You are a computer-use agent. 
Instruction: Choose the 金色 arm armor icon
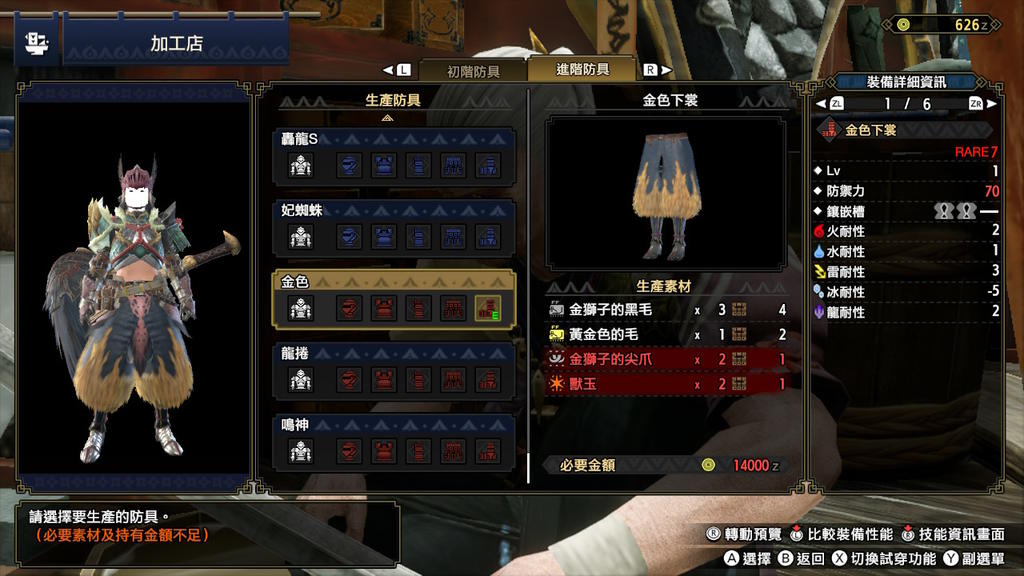[x=419, y=309]
